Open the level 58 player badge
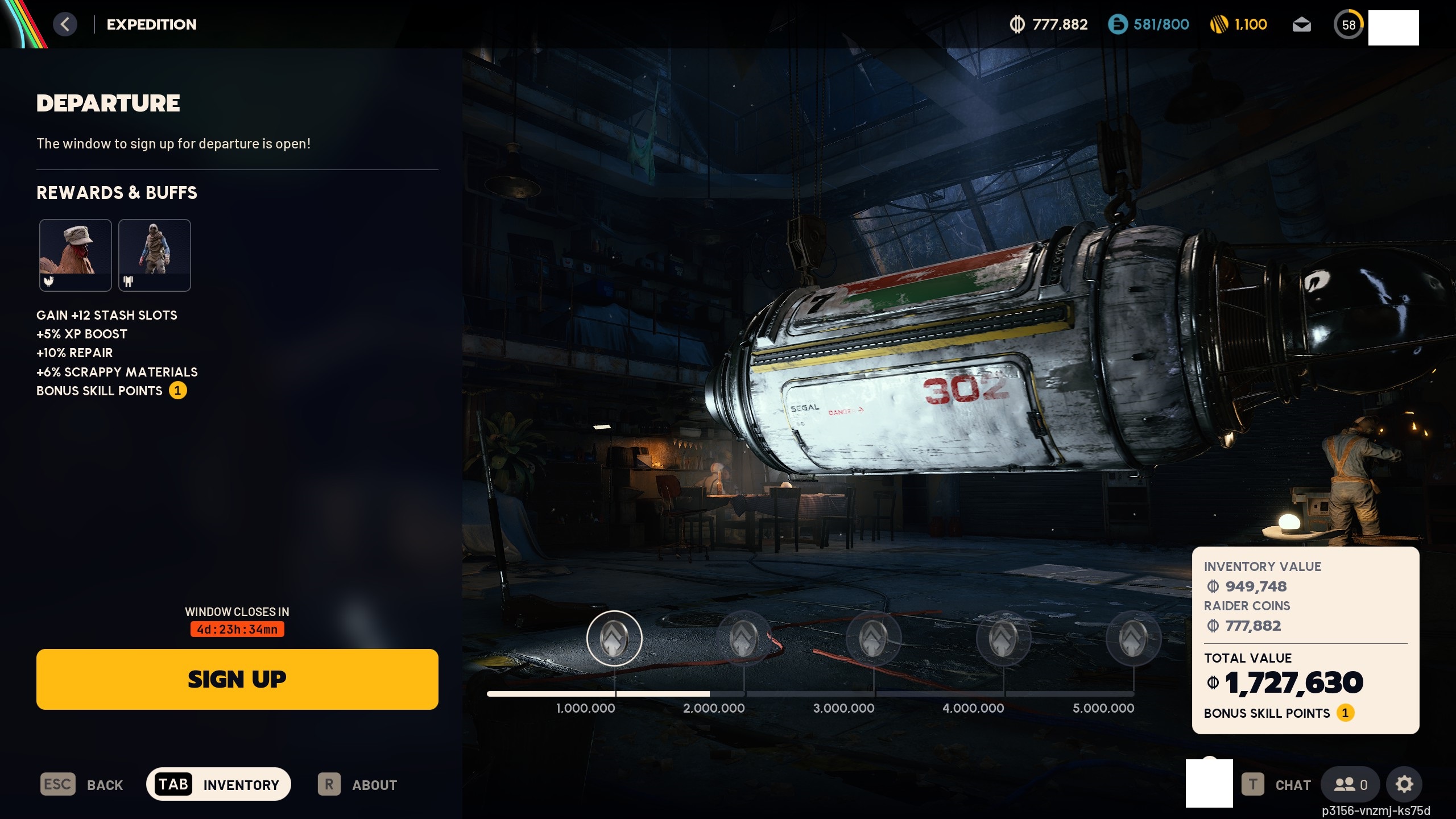The width and height of the screenshot is (1456, 819). point(1349,25)
